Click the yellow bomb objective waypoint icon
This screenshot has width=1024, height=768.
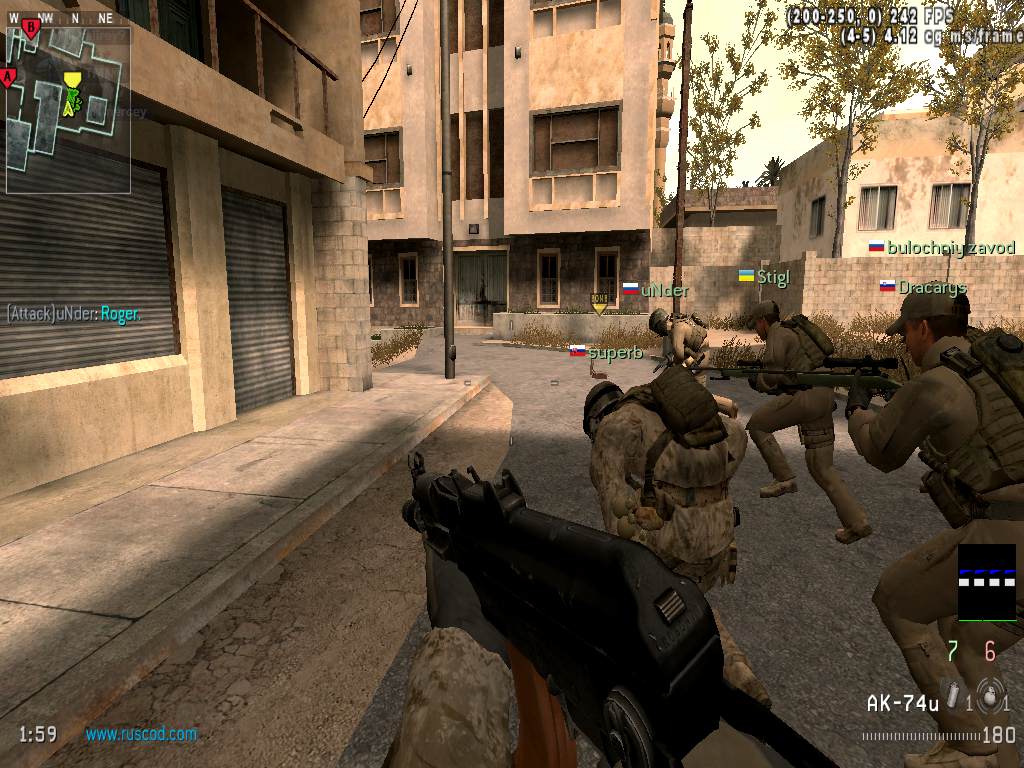[x=599, y=303]
